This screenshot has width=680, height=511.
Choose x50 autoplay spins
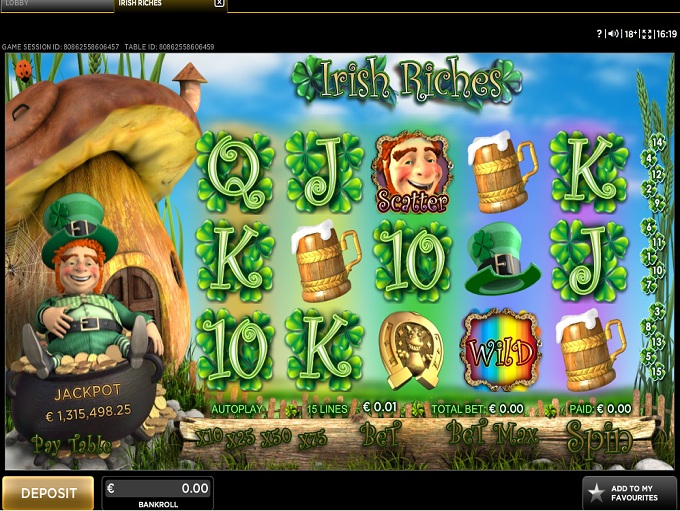(x=275, y=437)
